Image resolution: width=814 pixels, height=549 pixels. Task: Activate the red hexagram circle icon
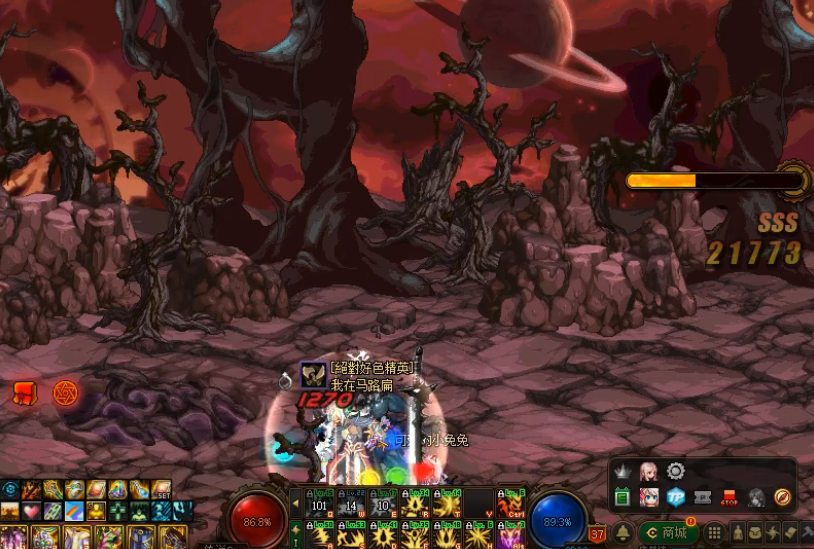coord(65,392)
